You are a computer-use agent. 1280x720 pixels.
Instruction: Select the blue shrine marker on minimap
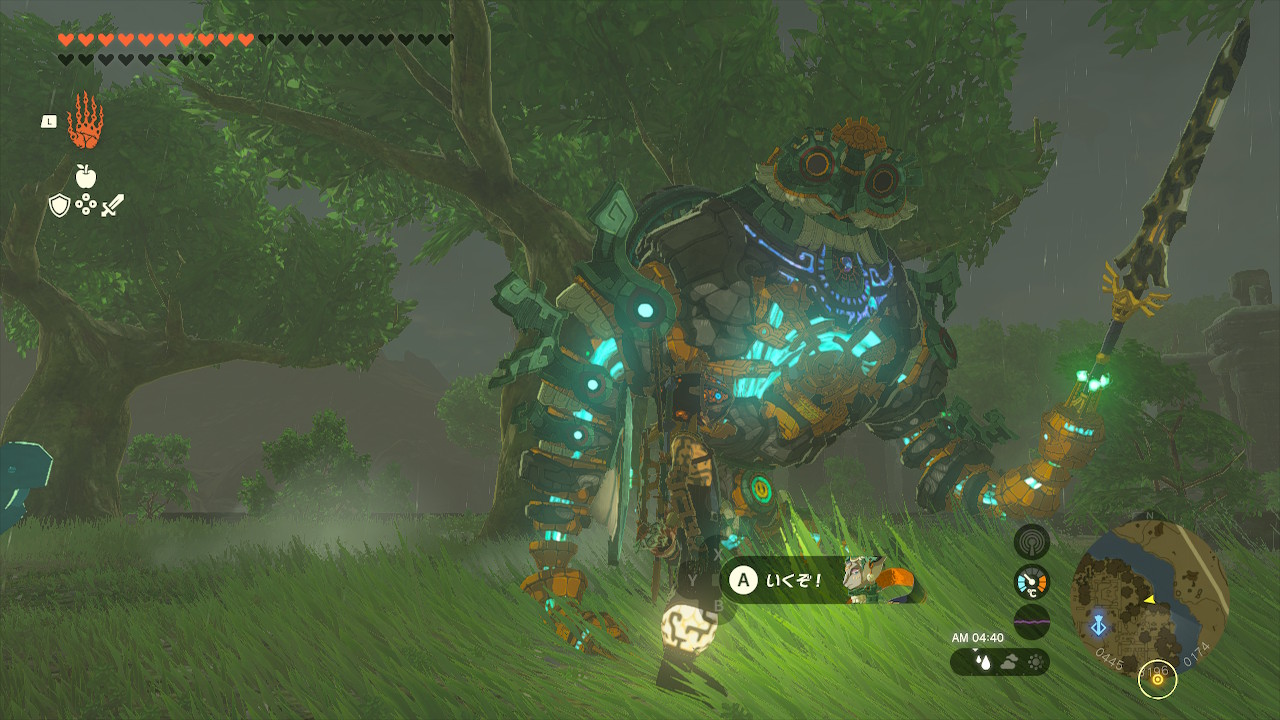point(1098,625)
